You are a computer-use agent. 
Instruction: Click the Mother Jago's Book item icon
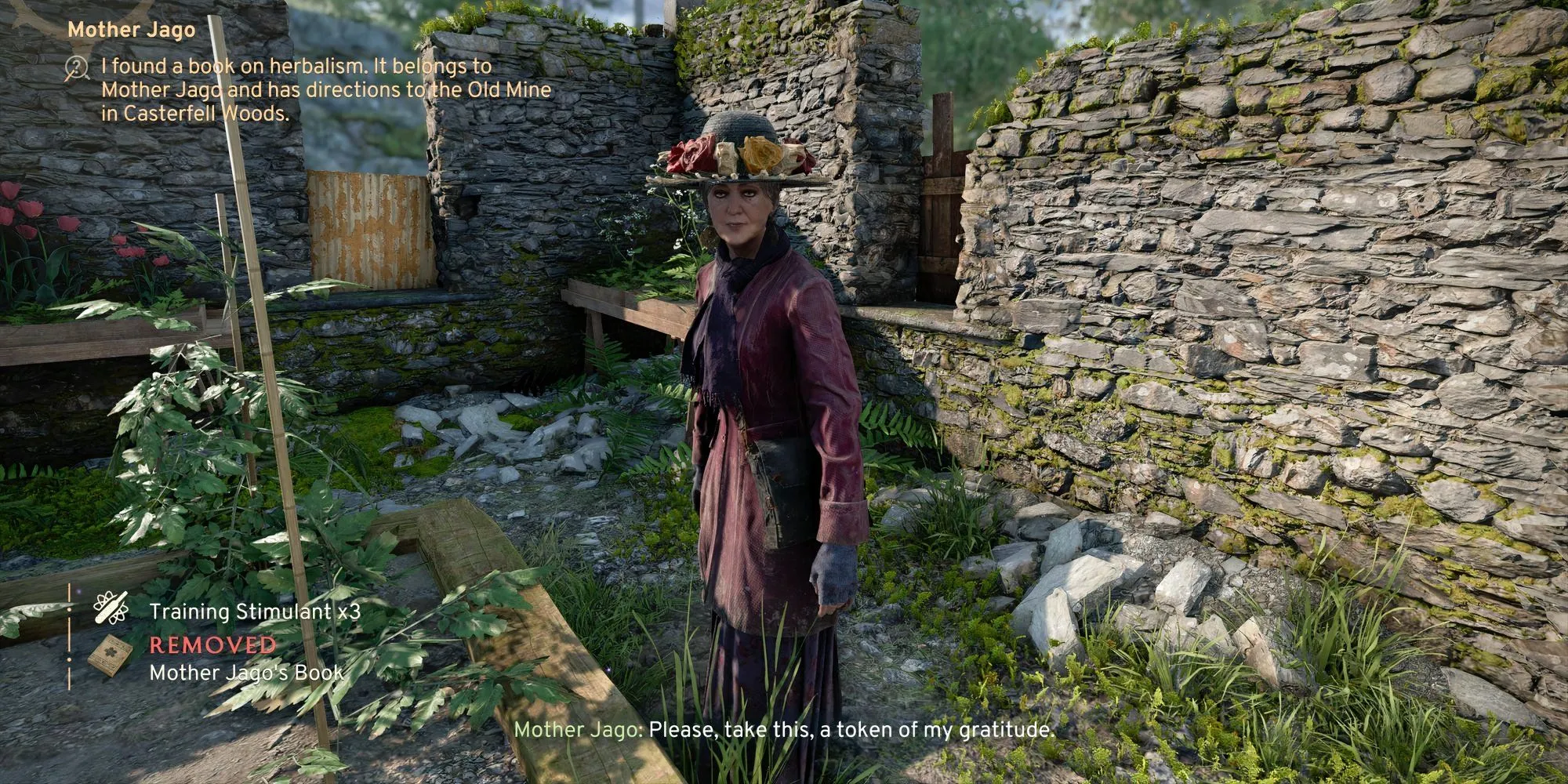[104, 655]
